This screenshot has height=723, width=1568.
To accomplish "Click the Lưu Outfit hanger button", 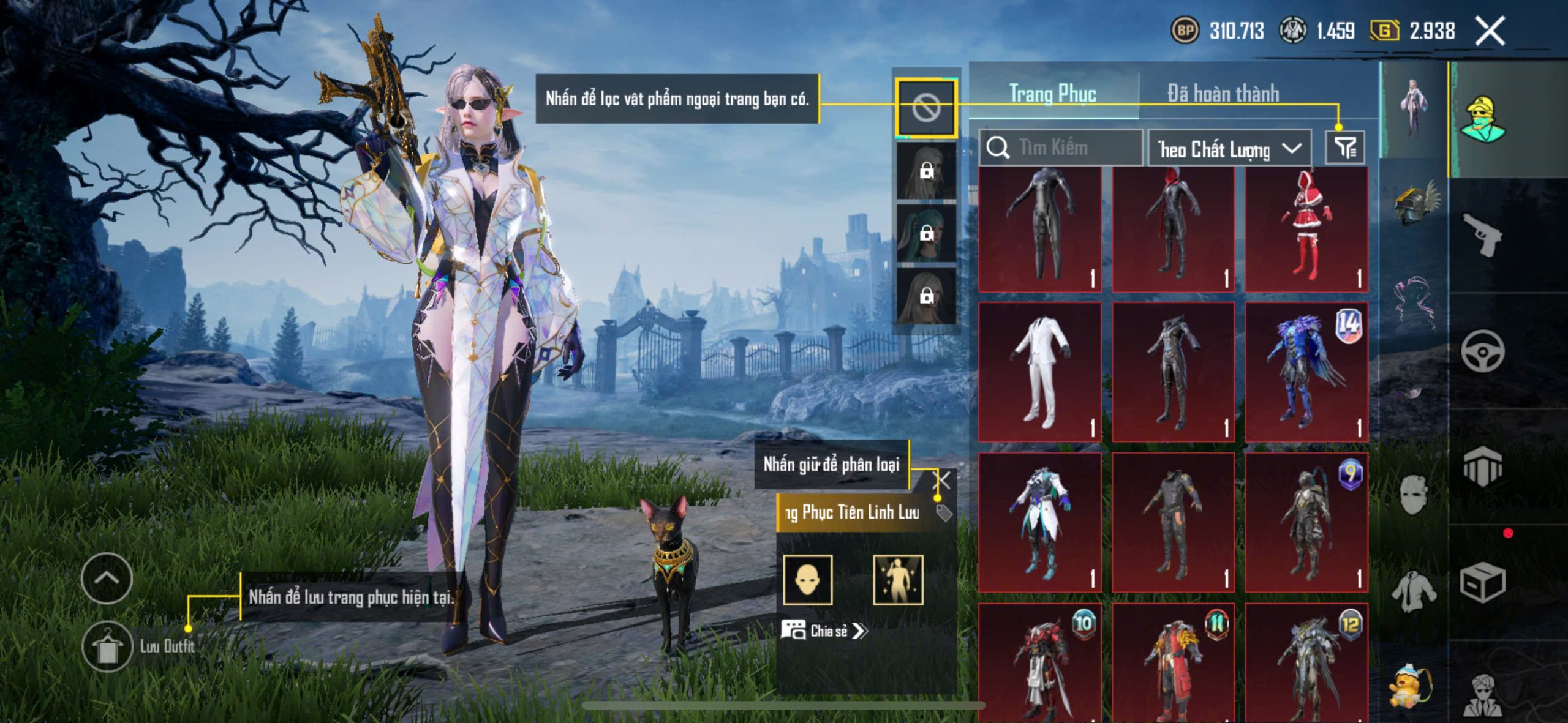I will [107, 646].
